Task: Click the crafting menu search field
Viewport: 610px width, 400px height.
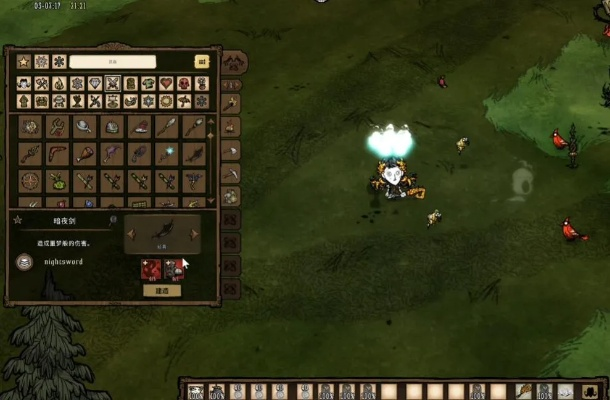Action: point(112,62)
